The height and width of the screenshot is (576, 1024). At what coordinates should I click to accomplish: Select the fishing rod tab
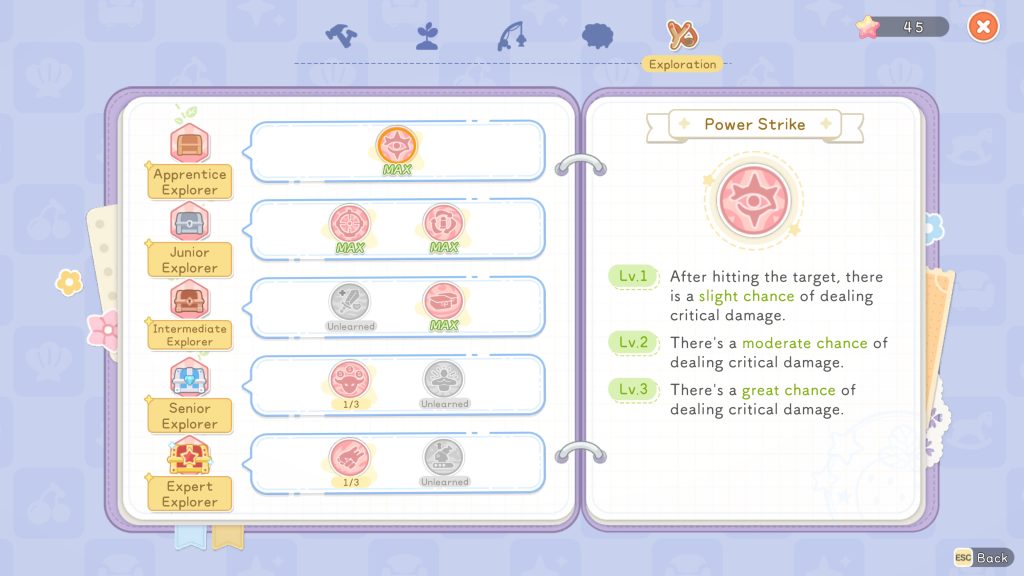pos(510,35)
